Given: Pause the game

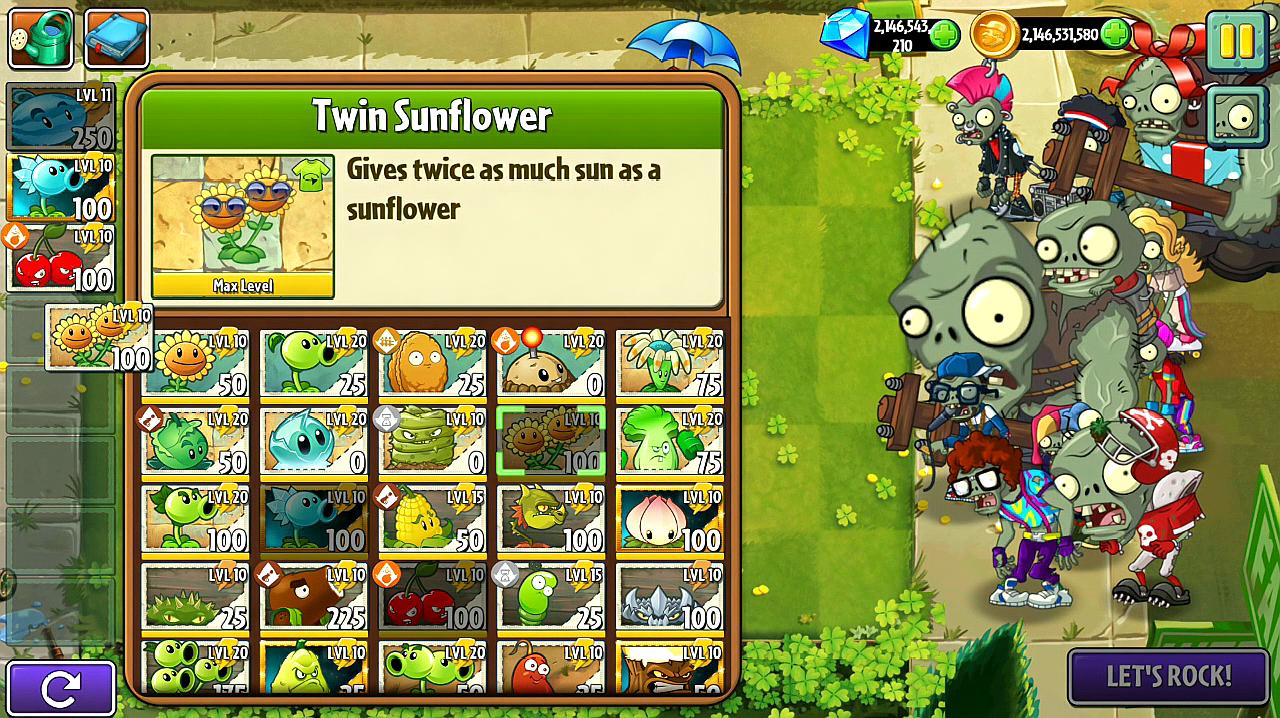Looking at the screenshot, I should tap(1236, 39).
